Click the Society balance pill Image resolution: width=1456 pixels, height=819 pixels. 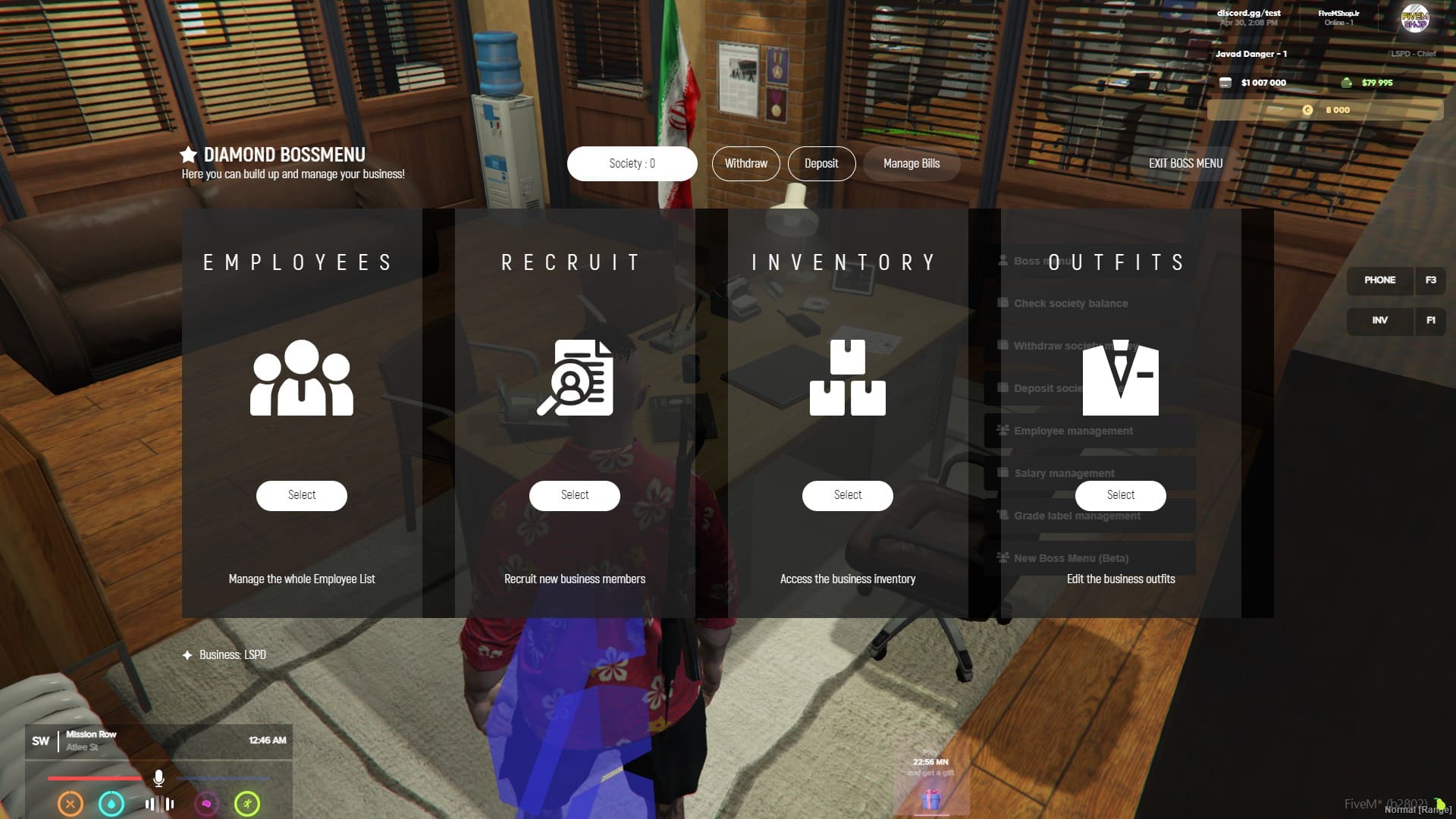[x=632, y=164]
